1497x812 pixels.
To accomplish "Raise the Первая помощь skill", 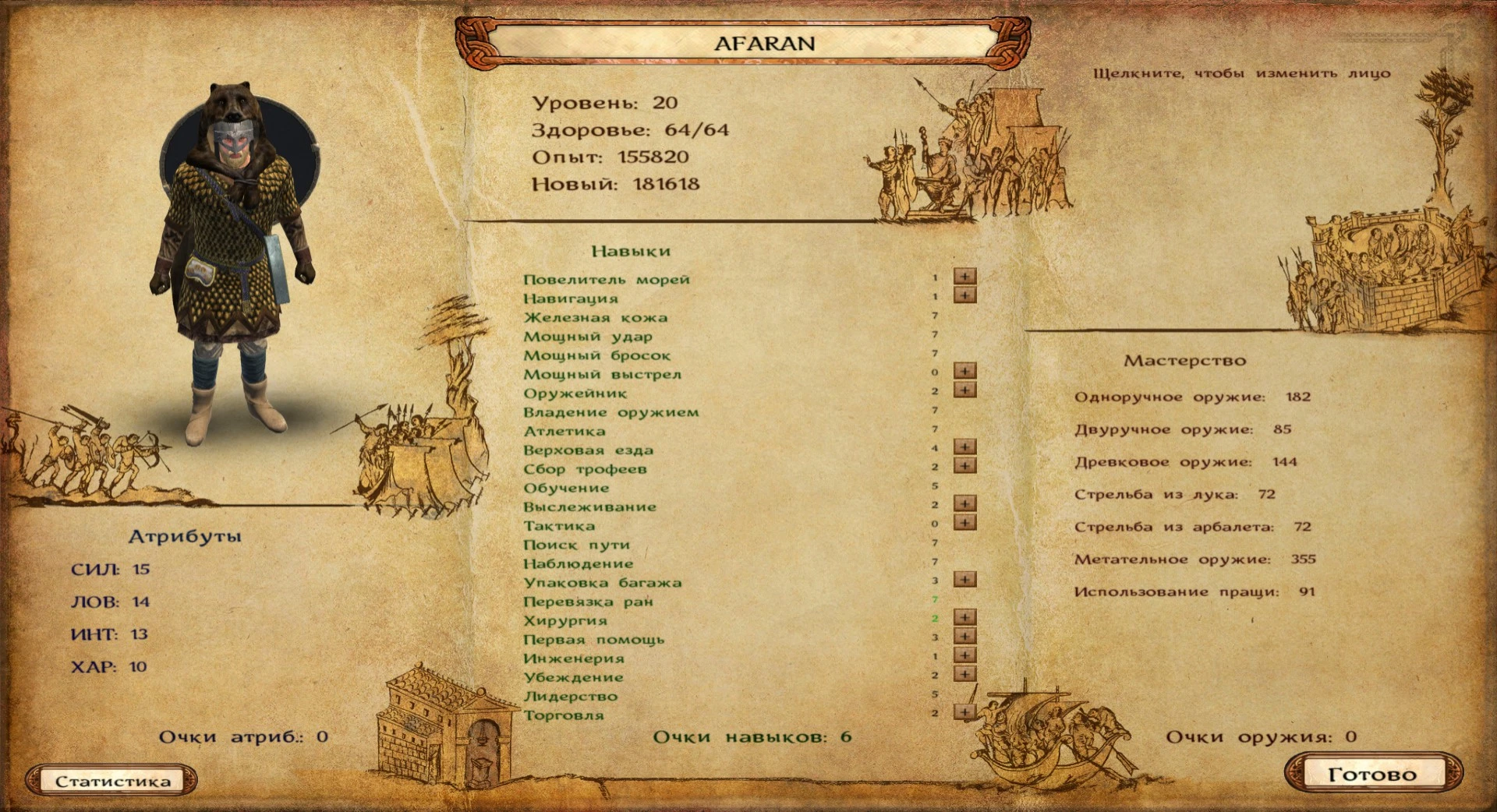I will tap(964, 636).
